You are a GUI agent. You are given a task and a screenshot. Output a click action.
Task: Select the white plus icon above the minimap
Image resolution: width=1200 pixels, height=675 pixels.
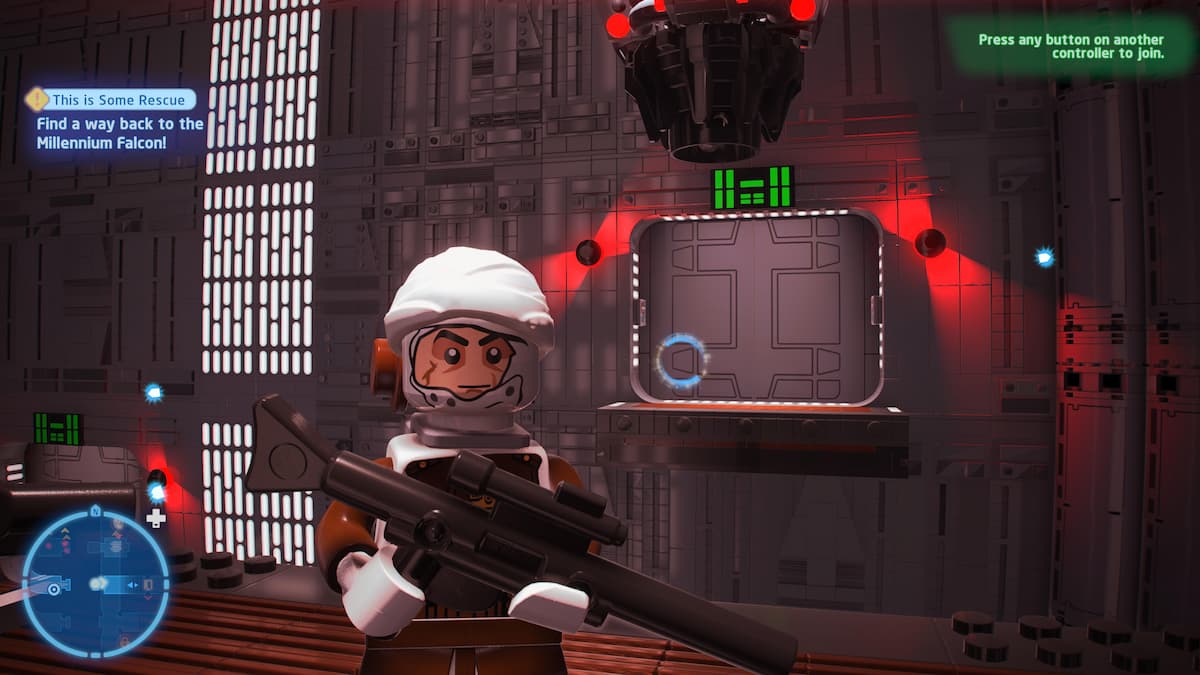156,518
